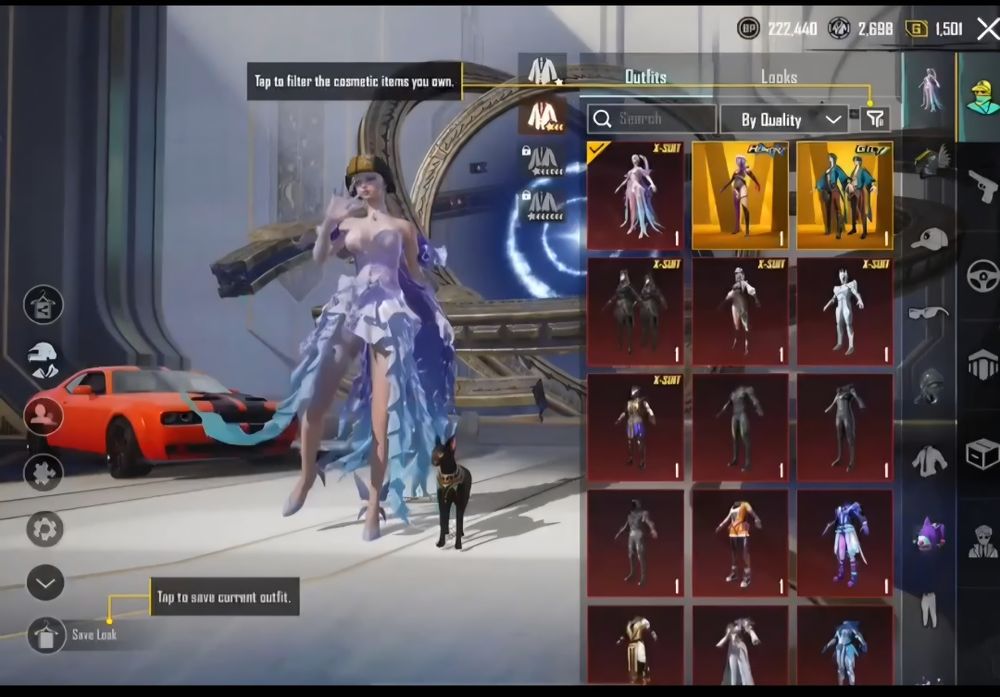Select the cap headwear category

pyautogui.click(x=929, y=239)
